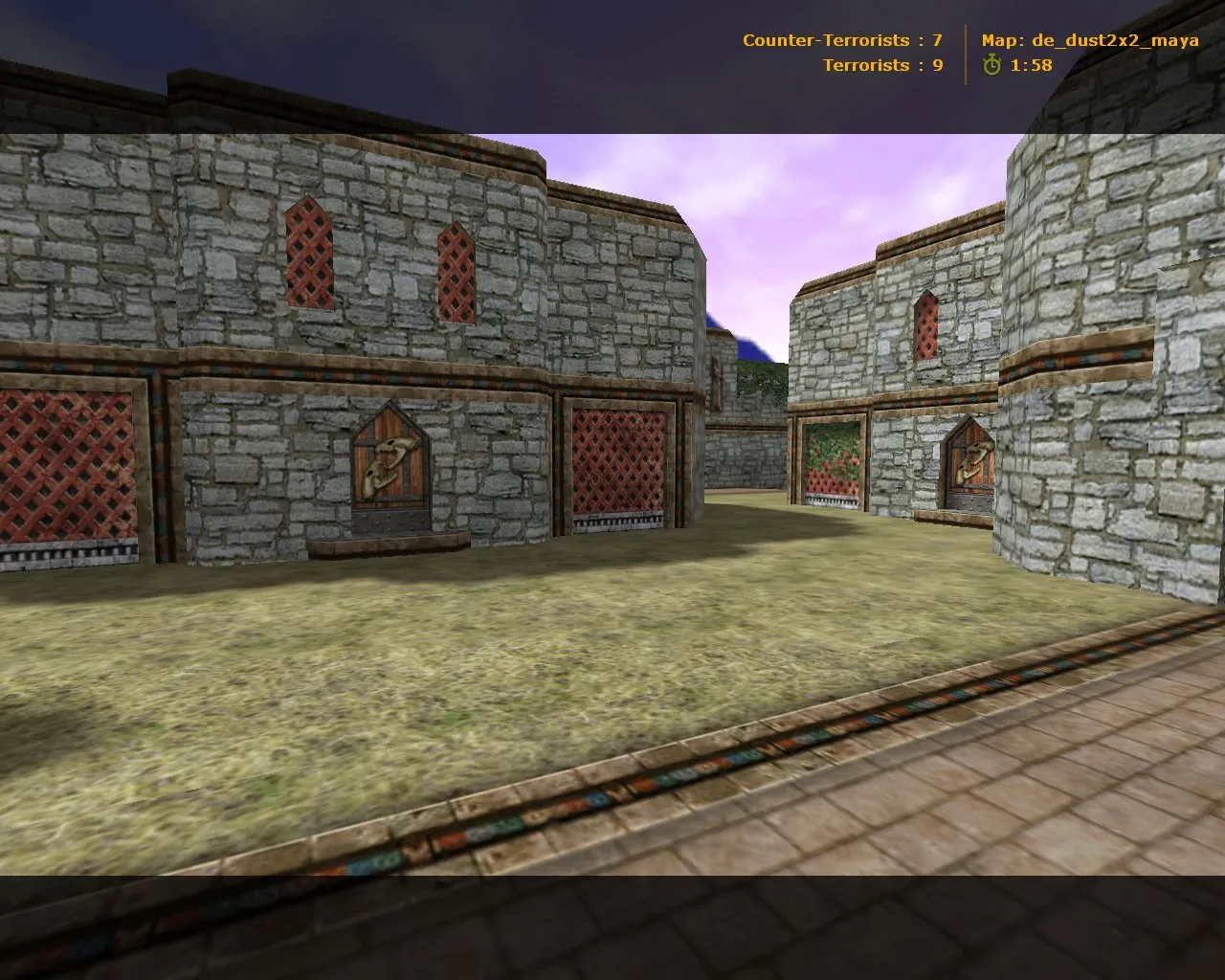Click the green stopwatch timer icon

pos(991,66)
